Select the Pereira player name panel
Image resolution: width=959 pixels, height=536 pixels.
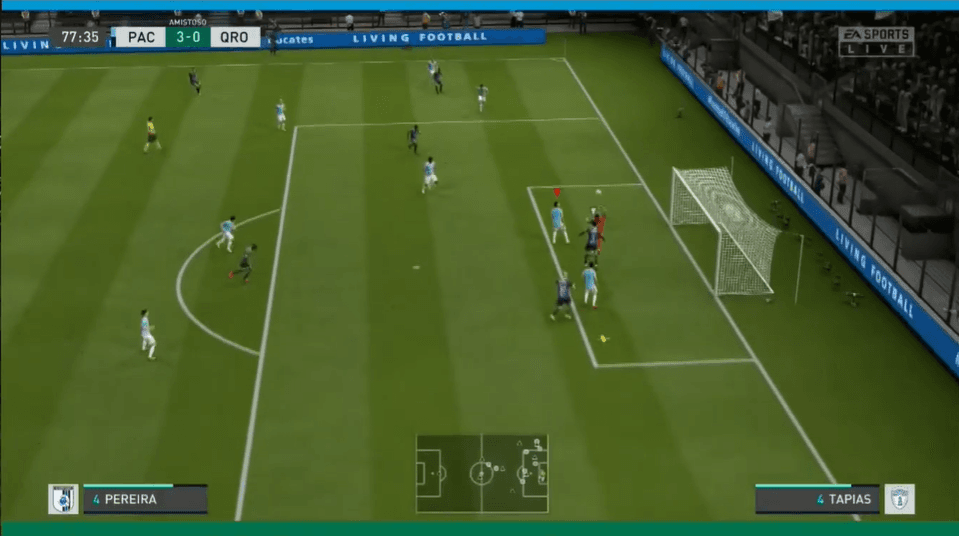(145, 499)
